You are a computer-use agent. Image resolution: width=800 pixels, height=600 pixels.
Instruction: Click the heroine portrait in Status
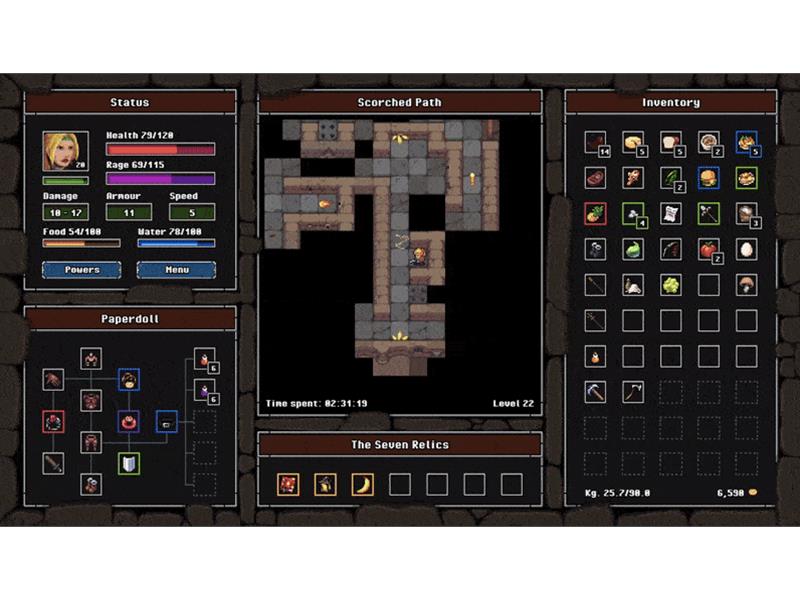click(x=65, y=151)
